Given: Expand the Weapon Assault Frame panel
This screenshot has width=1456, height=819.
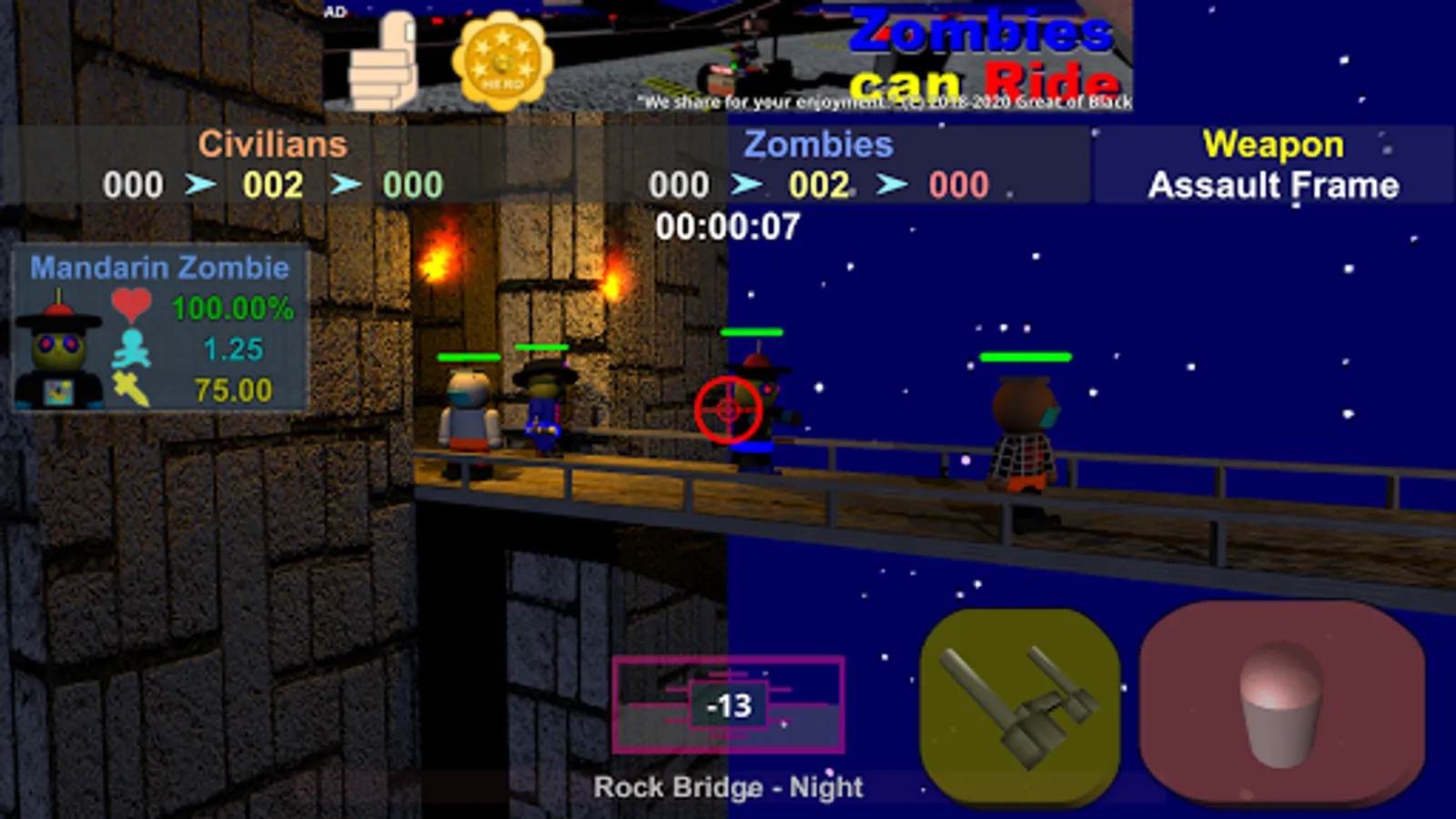Looking at the screenshot, I should [1272, 166].
